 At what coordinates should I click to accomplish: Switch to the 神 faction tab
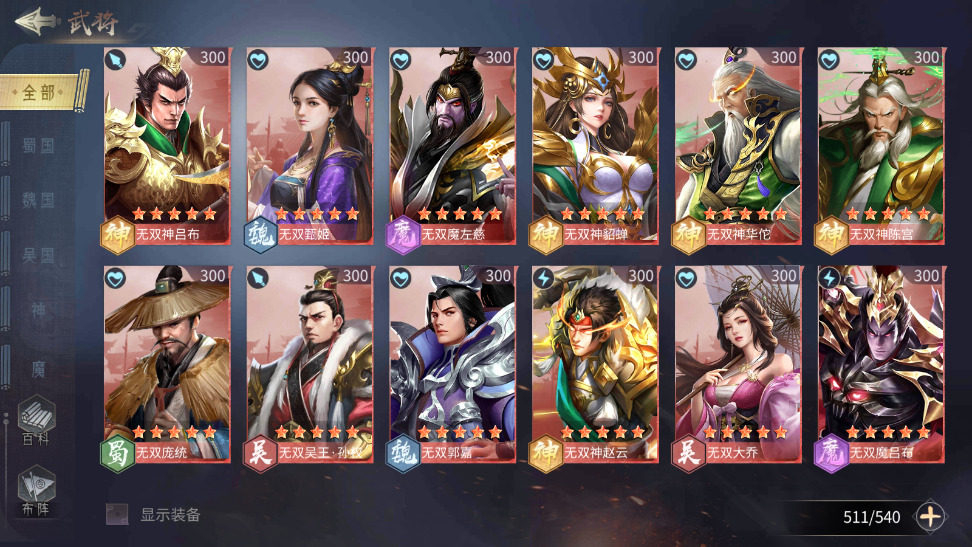(x=38, y=311)
